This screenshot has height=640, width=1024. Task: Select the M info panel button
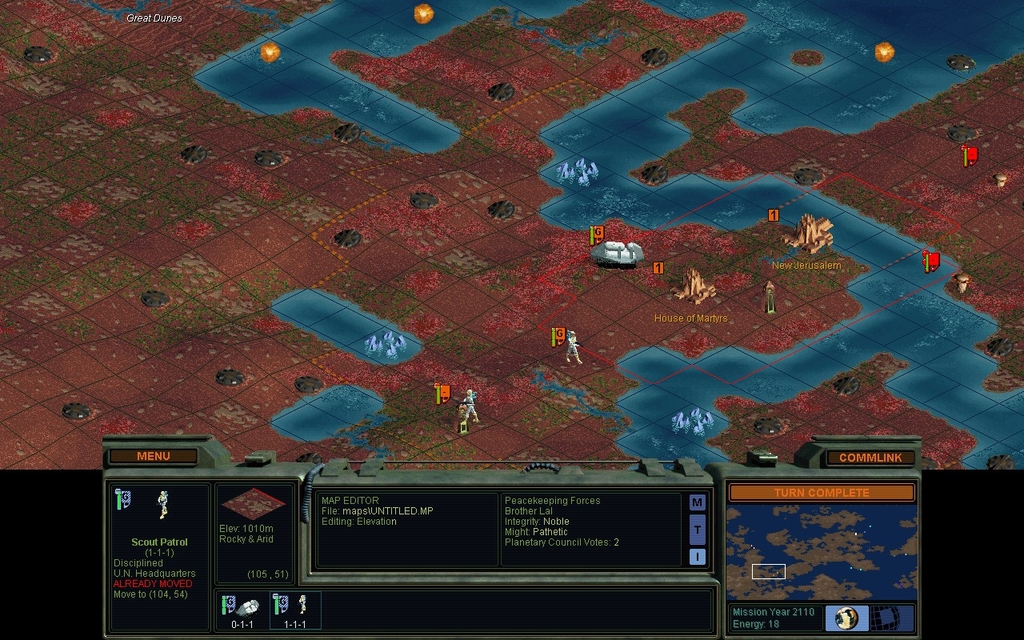coord(697,502)
